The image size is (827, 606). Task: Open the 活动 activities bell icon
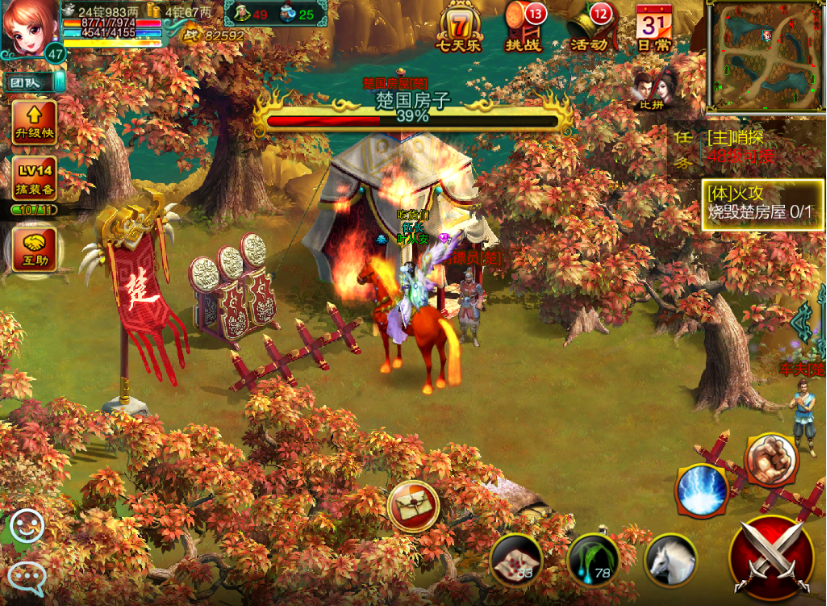590,27
